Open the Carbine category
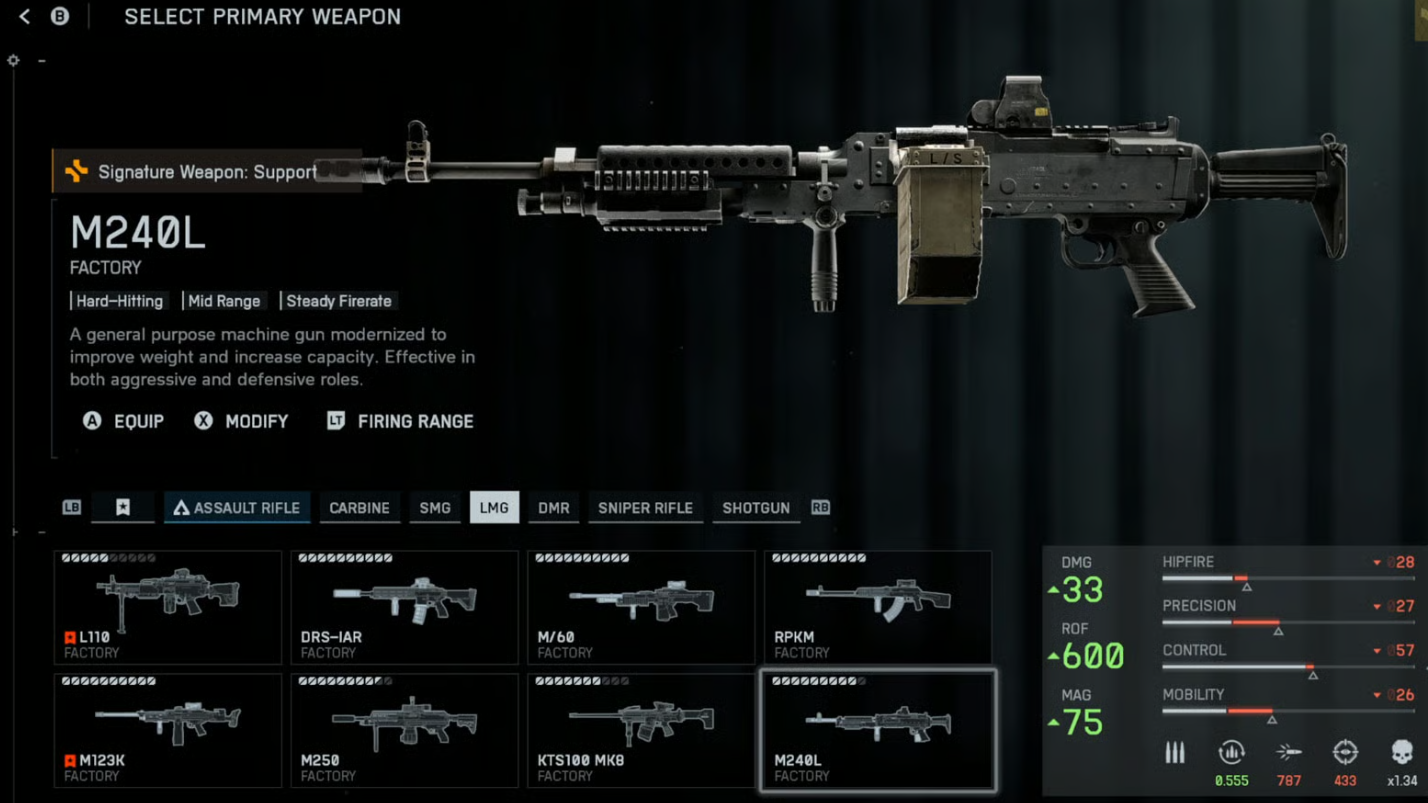This screenshot has width=1428, height=803. click(x=359, y=508)
